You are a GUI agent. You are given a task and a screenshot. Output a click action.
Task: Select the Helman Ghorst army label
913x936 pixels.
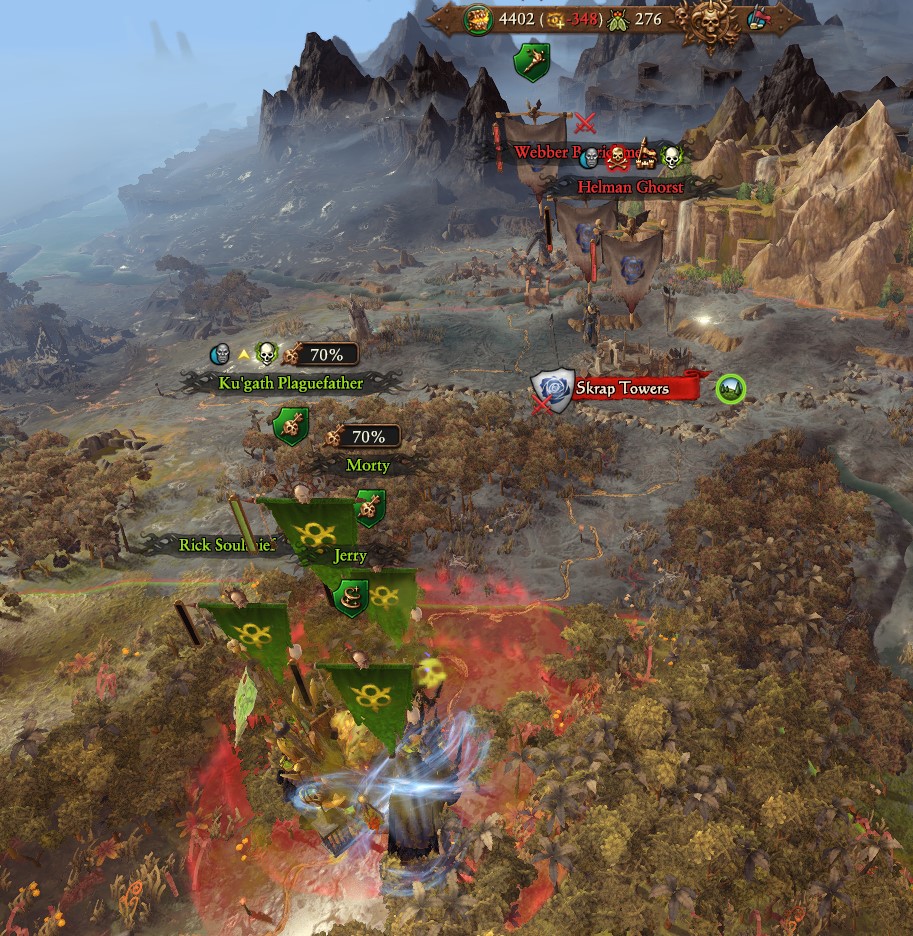pos(630,187)
